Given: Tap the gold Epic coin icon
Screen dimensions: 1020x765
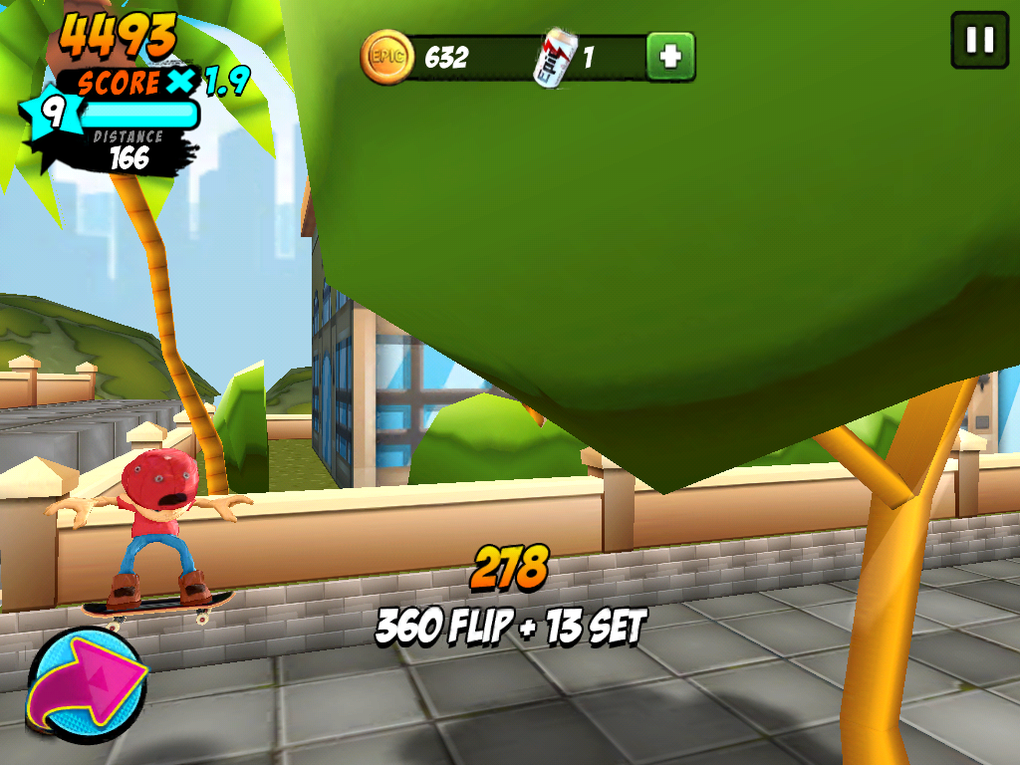Looking at the screenshot, I should tap(387, 57).
